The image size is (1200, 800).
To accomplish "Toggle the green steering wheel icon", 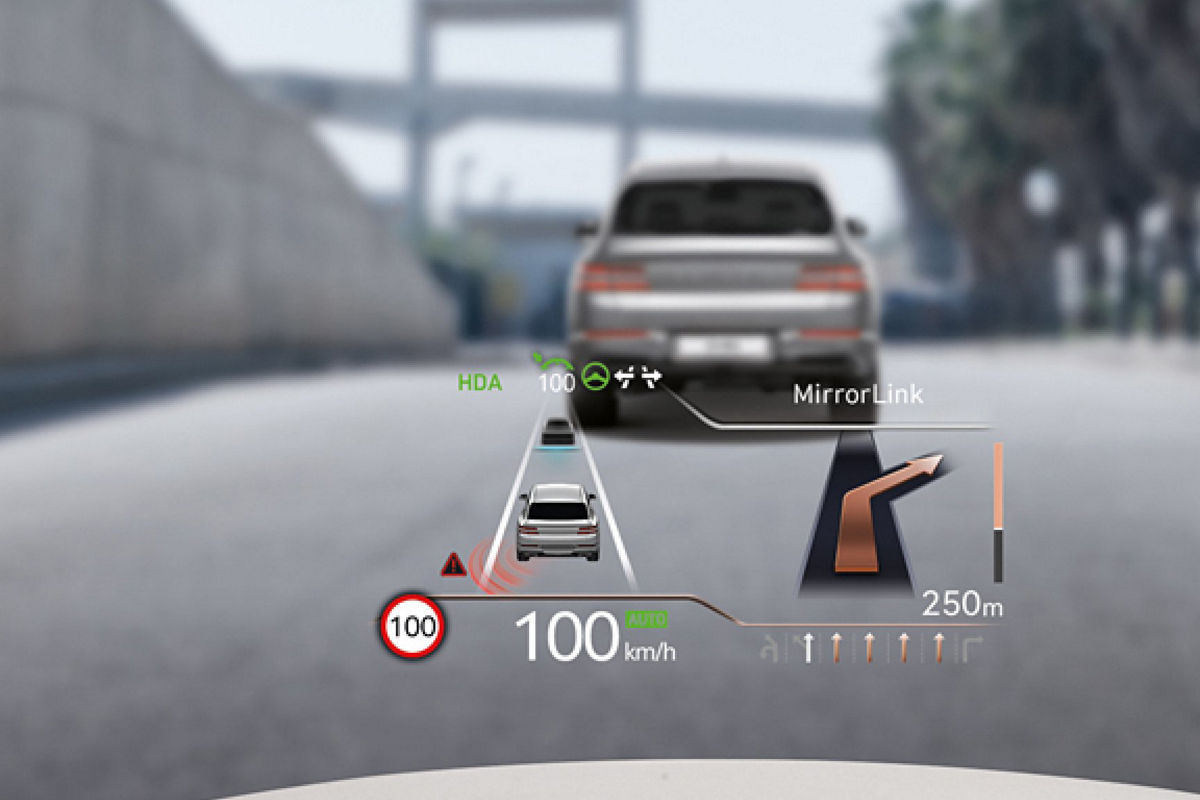I will pyautogui.click(x=598, y=378).
